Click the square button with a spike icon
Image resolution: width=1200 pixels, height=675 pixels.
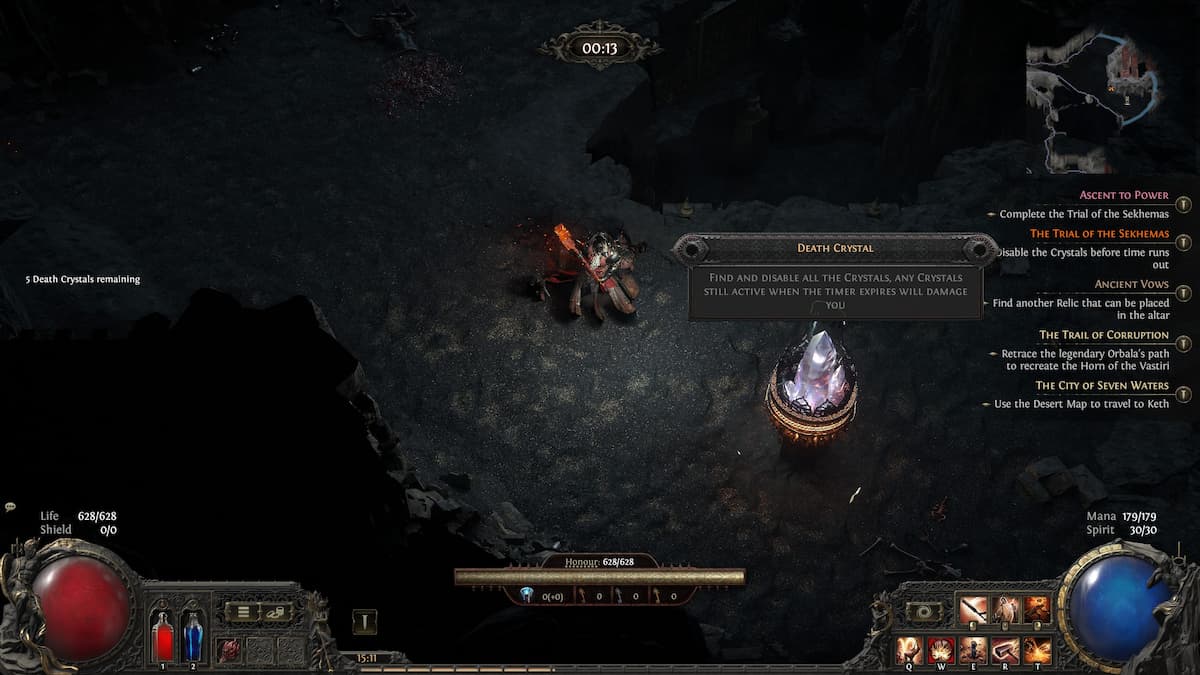pyautogui.click(x=365, y=622)
